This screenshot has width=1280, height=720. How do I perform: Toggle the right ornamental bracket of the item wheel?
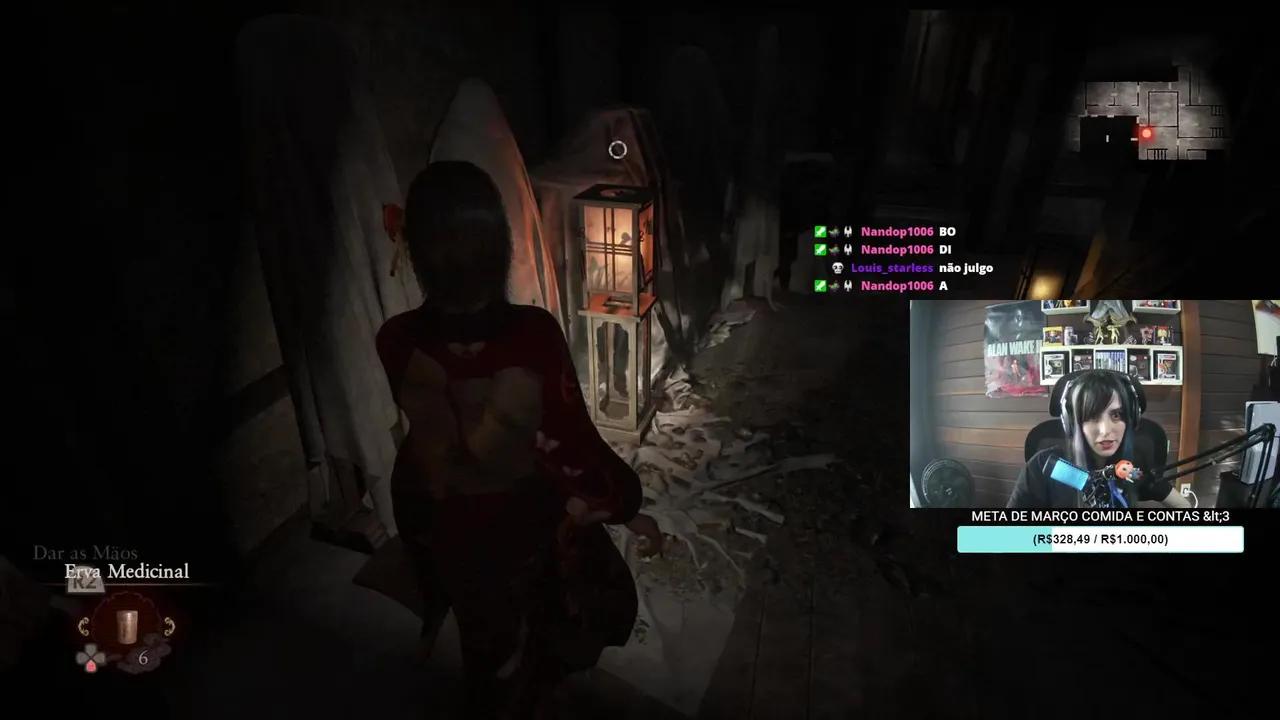170,625
